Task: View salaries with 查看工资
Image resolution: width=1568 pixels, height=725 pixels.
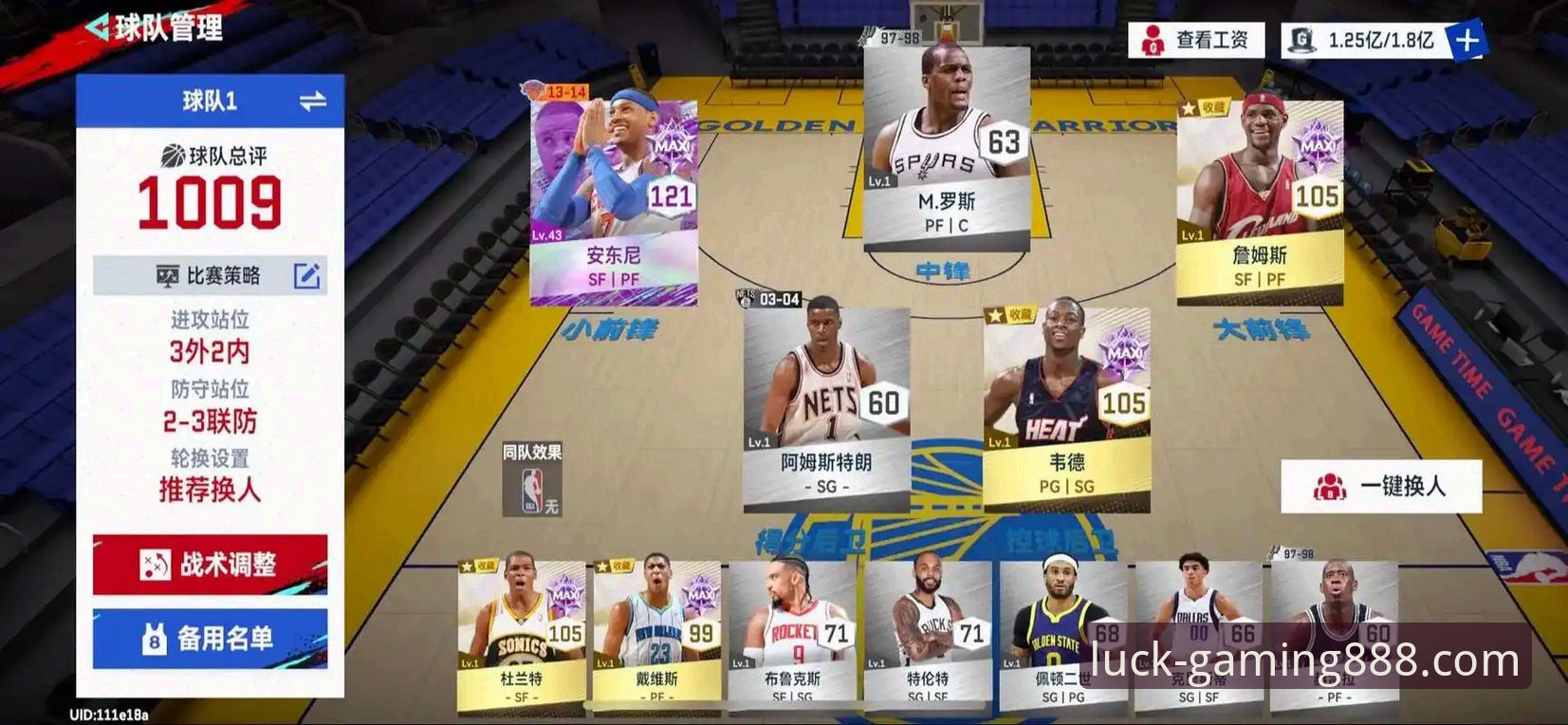Action: pyautogui.click(x=1196, y=41)
